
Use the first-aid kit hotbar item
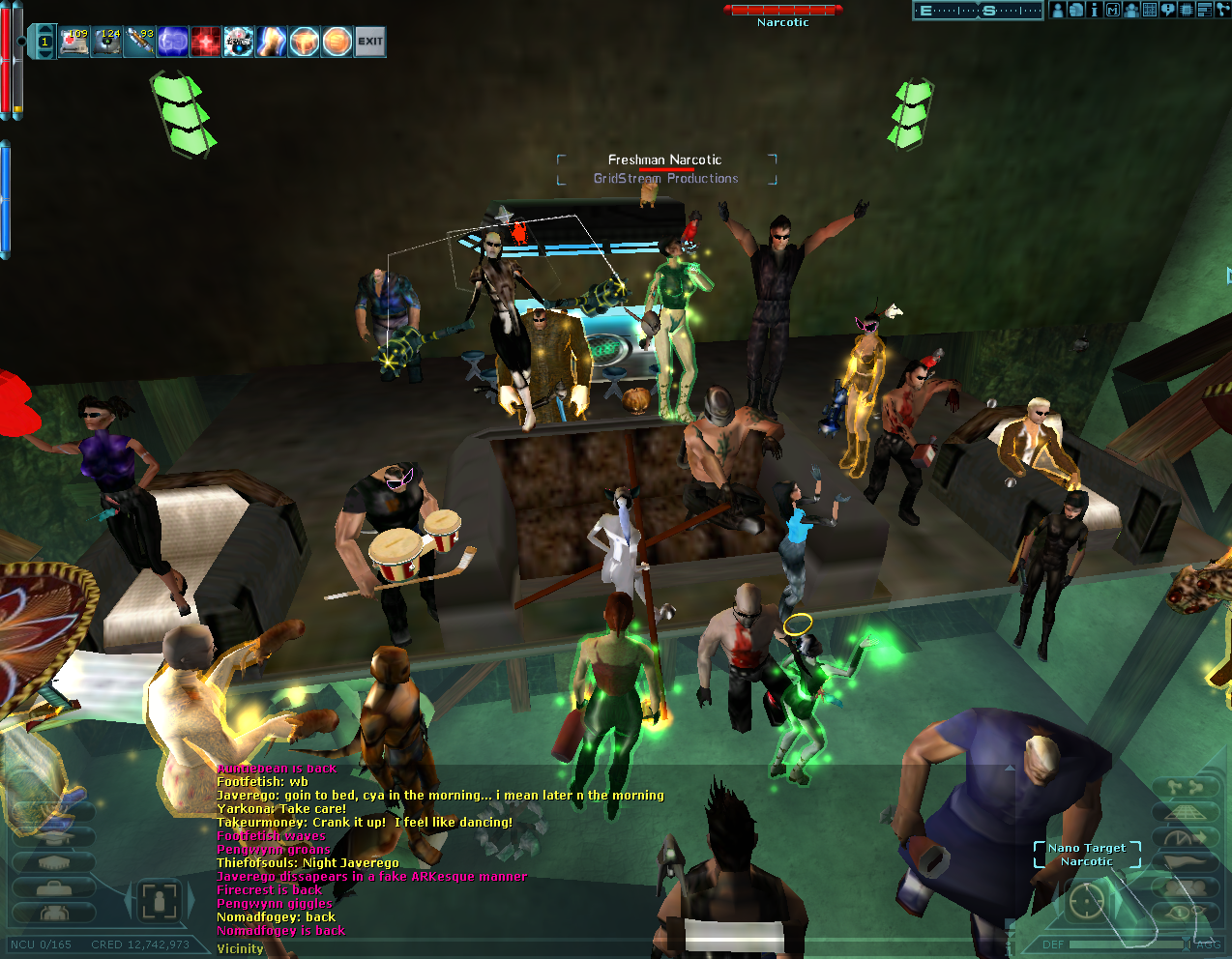click(x=74, y=42)
